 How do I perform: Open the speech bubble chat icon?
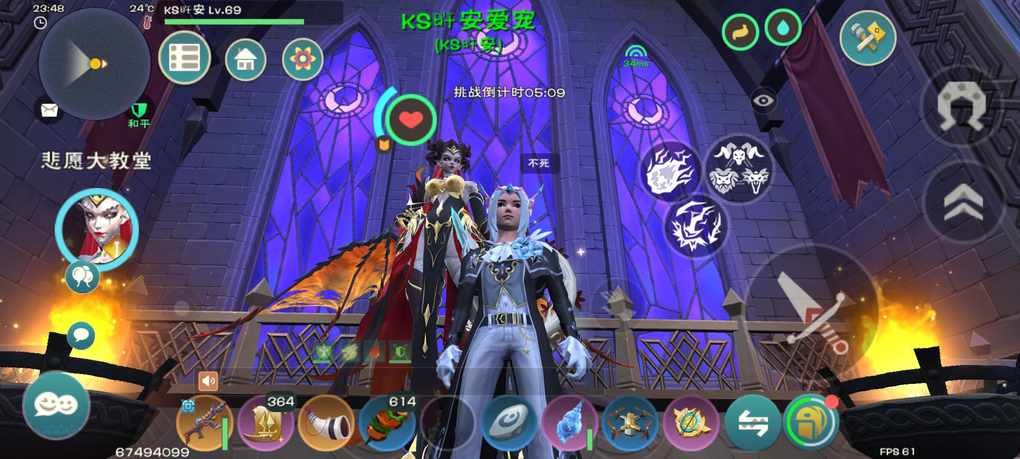(81, 335)
